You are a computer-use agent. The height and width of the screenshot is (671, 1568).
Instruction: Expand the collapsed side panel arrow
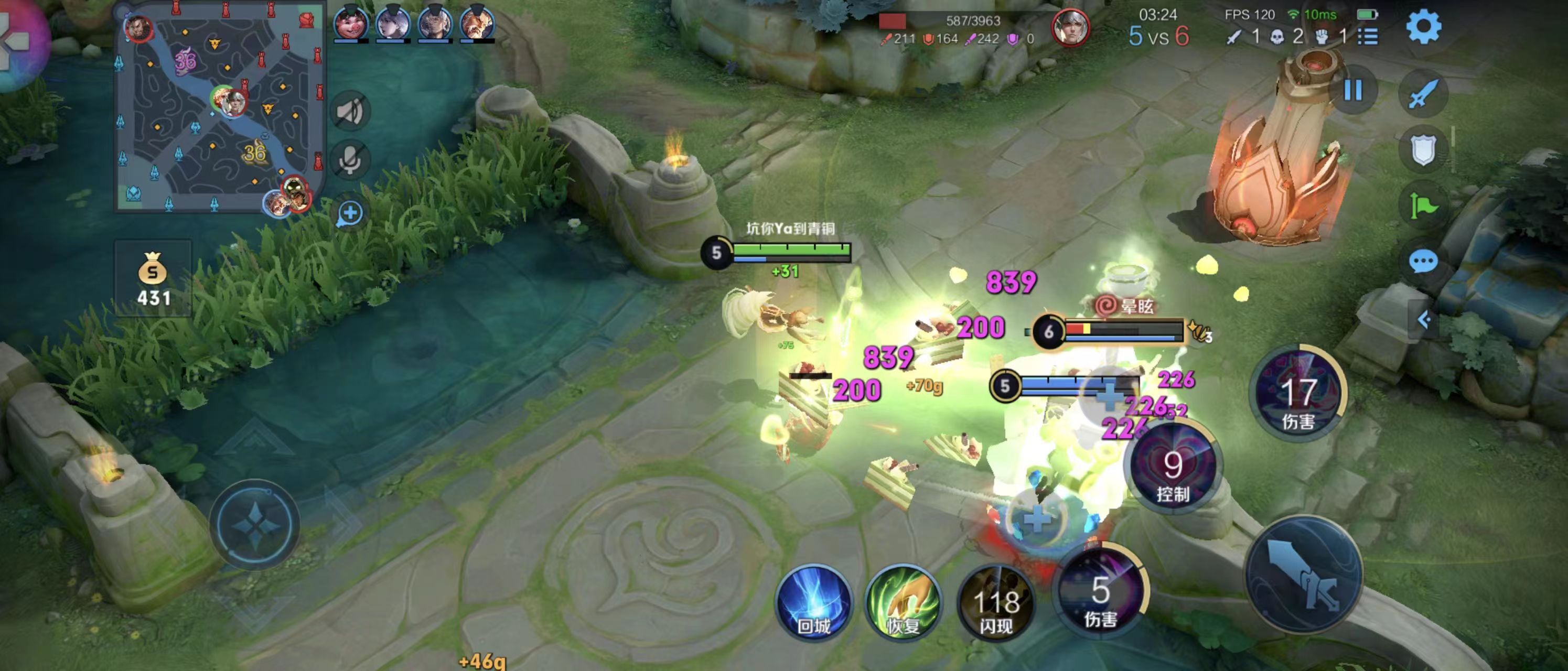coord(1424,319)
